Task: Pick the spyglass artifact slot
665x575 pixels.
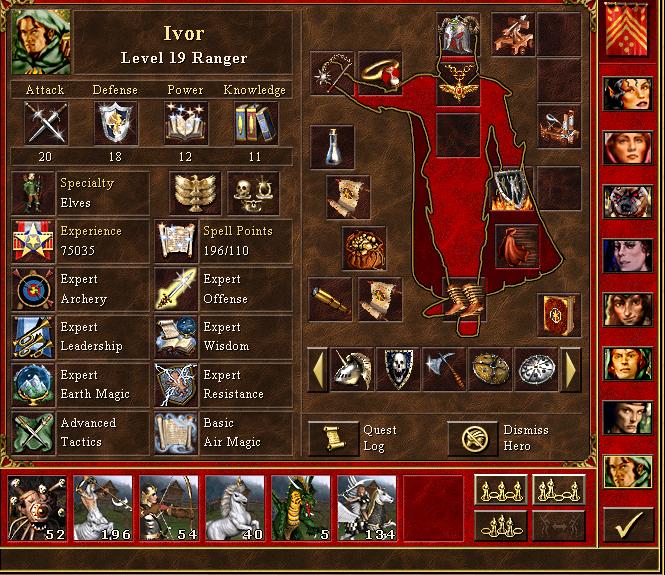Action: click(329, 297)
